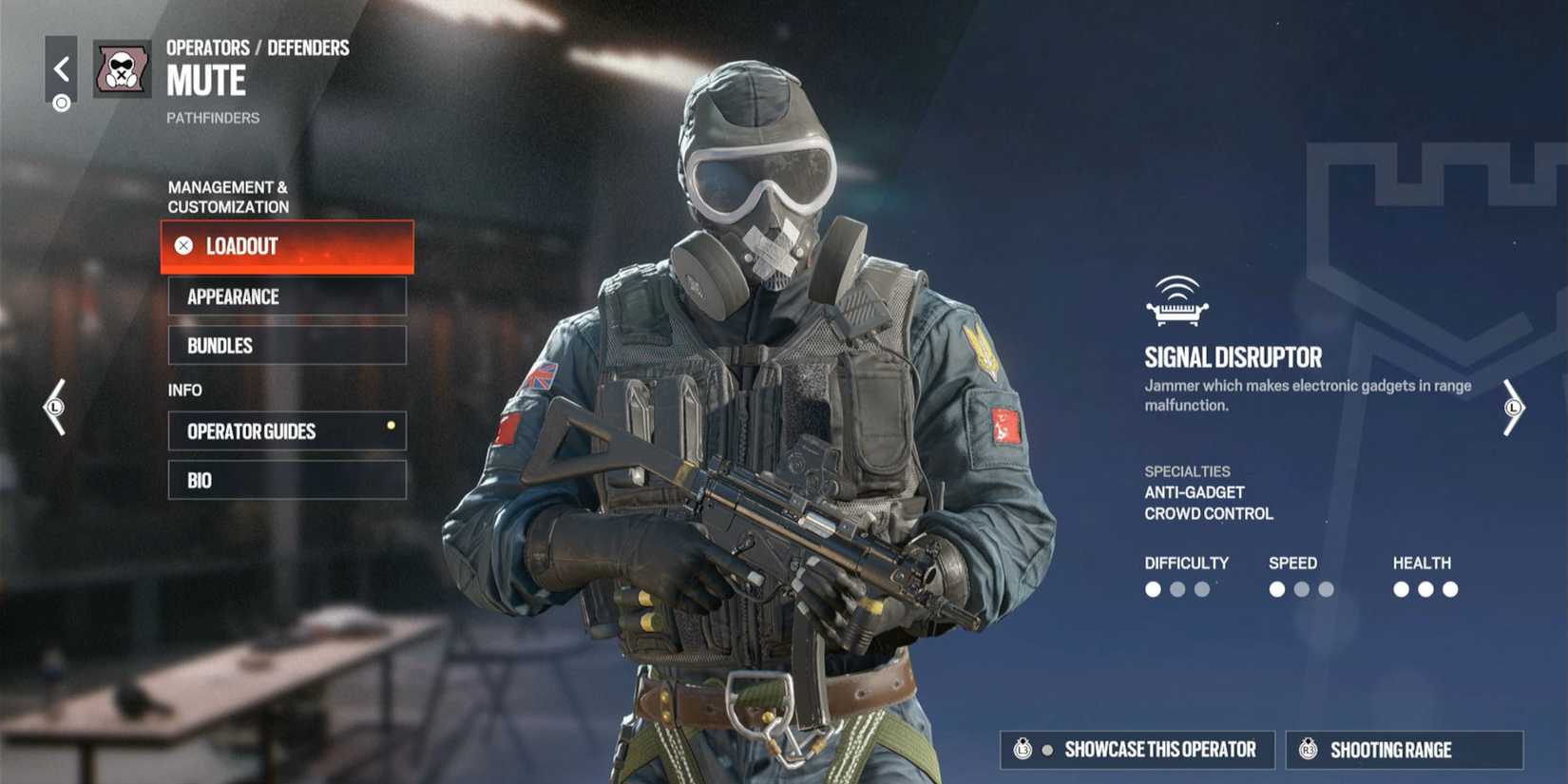Viewport: 1568px width, 784px height.
Task: Toggle the yellow notification dot on Operator Guides
Action: tap(390, 426)
